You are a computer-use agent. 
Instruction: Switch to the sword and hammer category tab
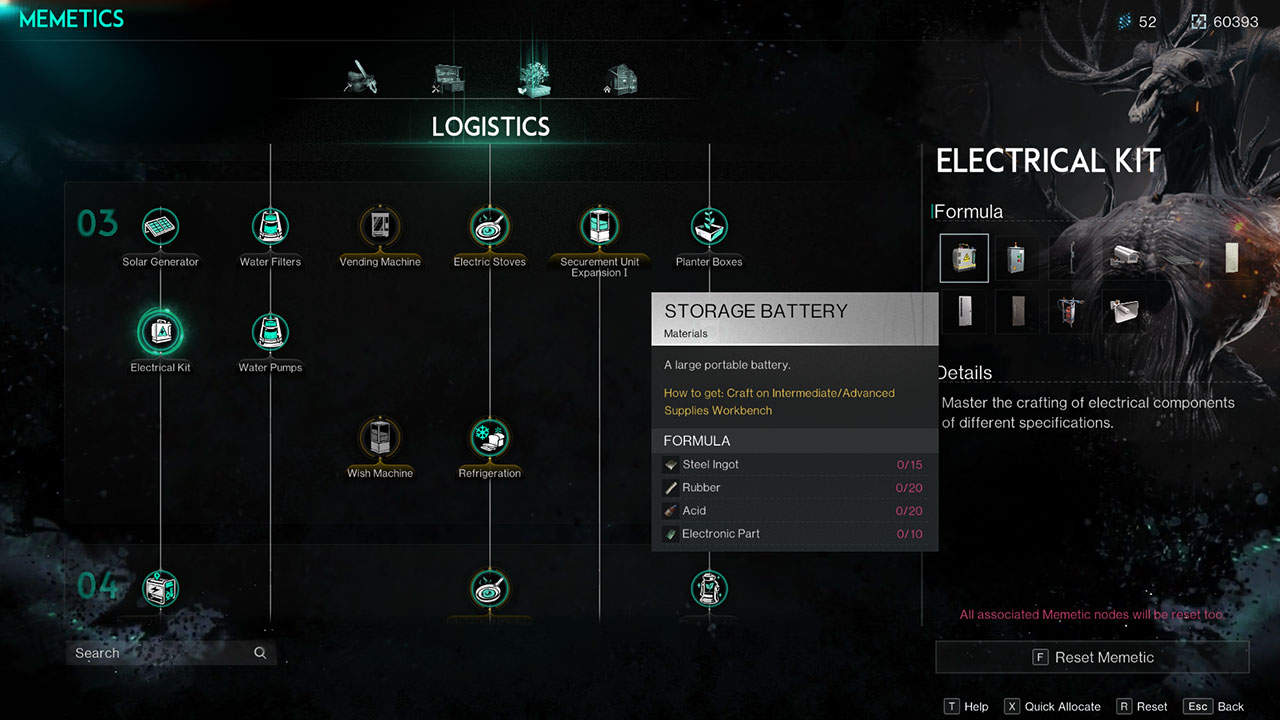point(360,78)
